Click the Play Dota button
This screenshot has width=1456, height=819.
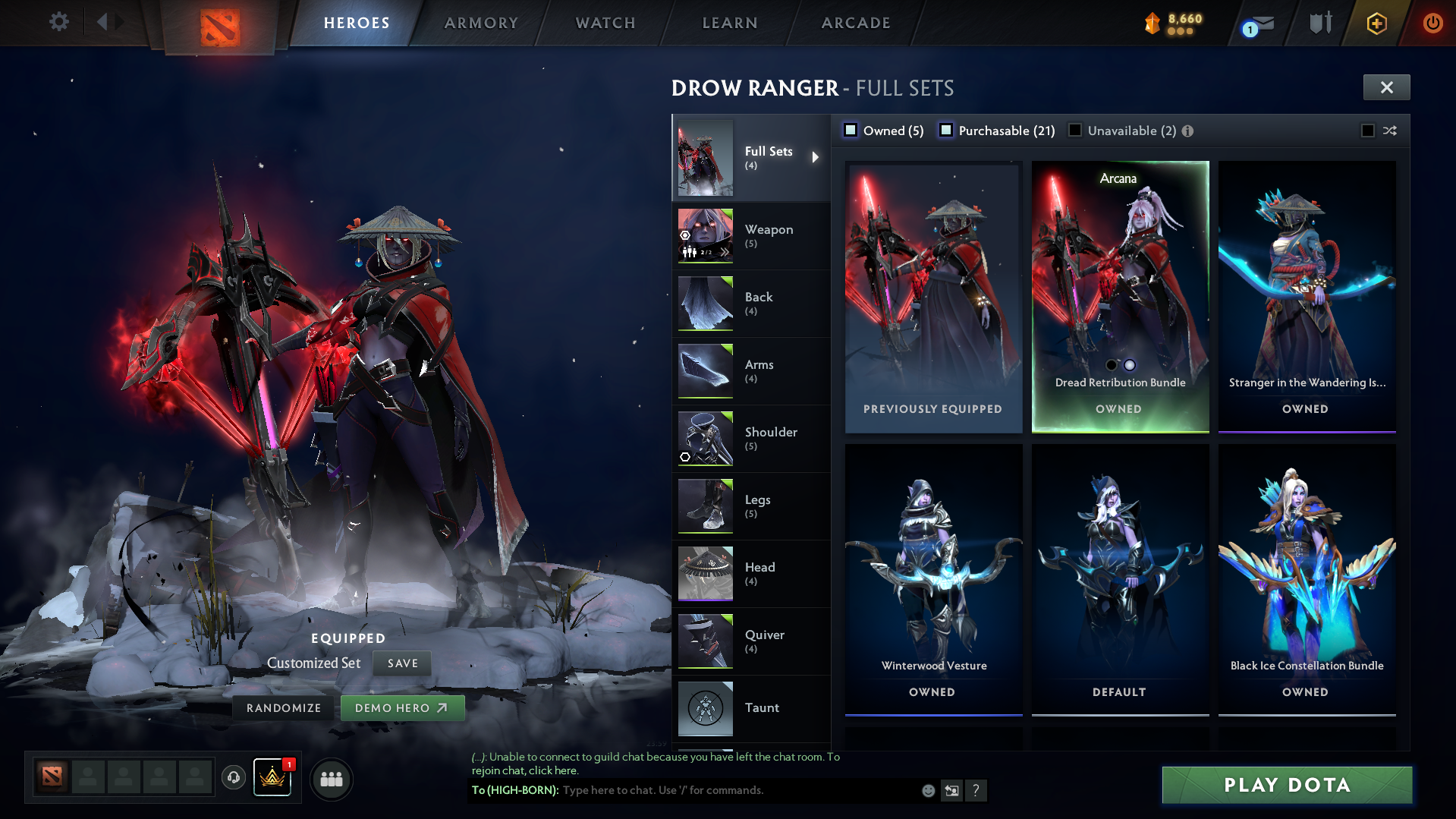1287,785
